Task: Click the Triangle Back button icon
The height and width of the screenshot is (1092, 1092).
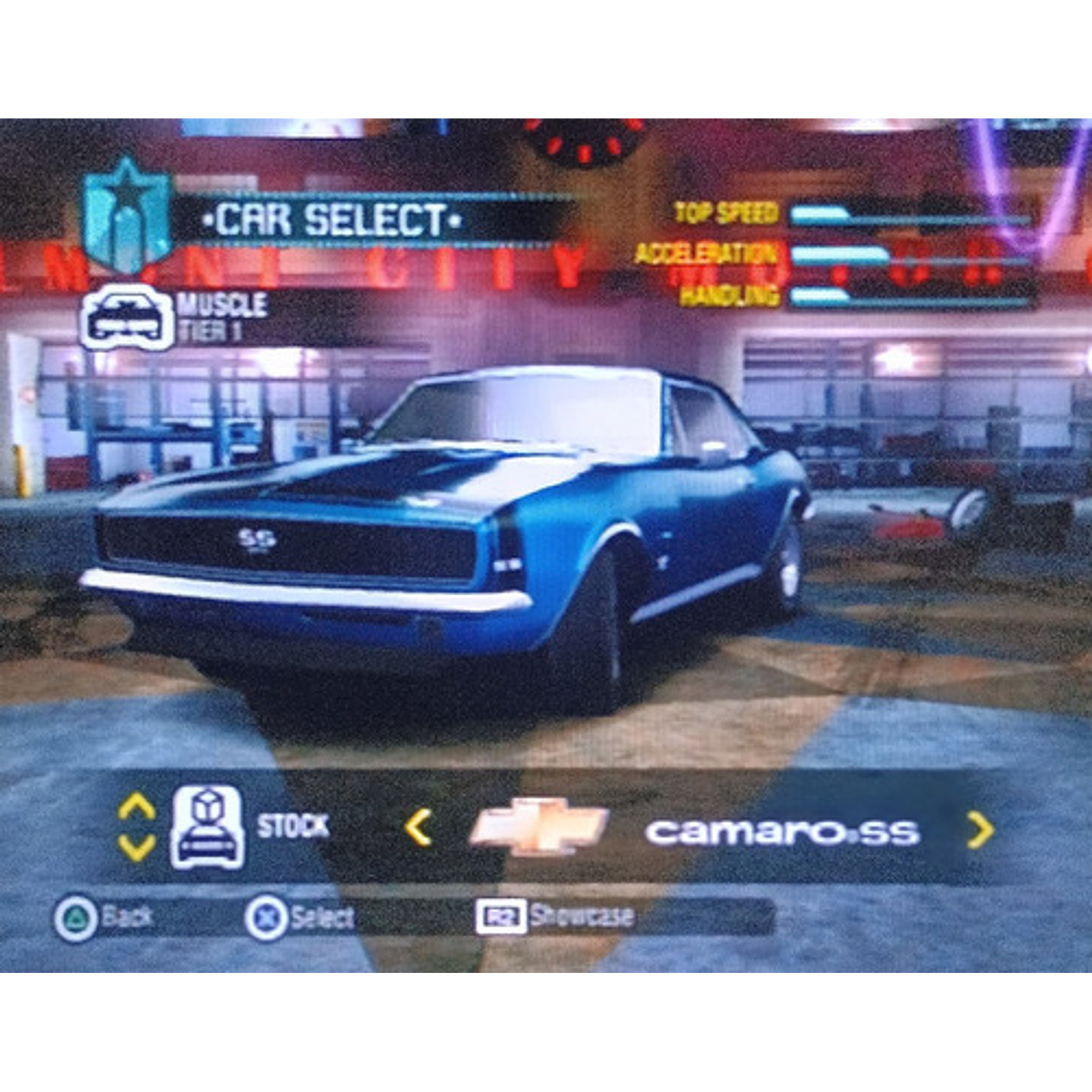Action: point(74,917)
